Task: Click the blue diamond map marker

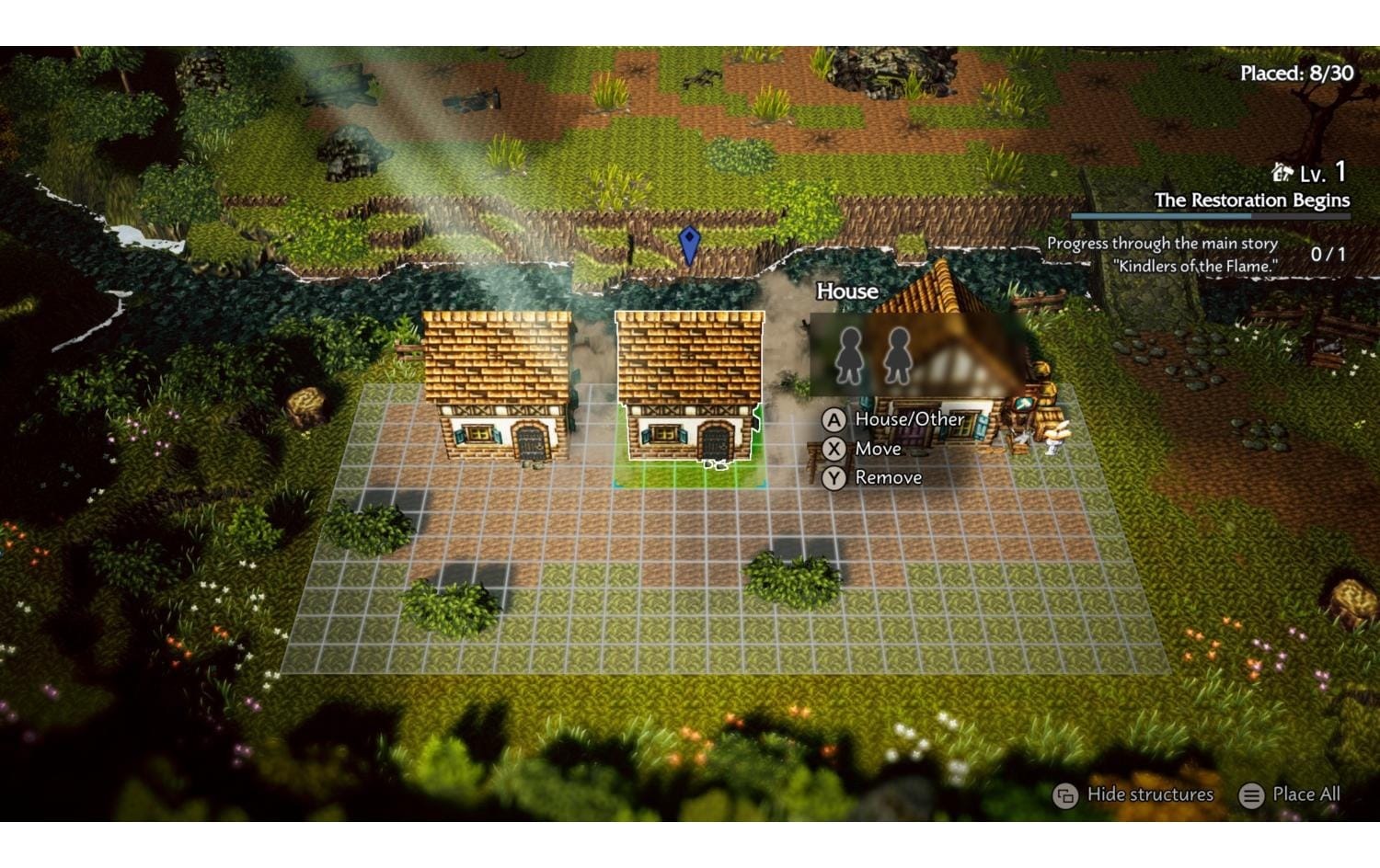Action: click(x=688, y=243)
